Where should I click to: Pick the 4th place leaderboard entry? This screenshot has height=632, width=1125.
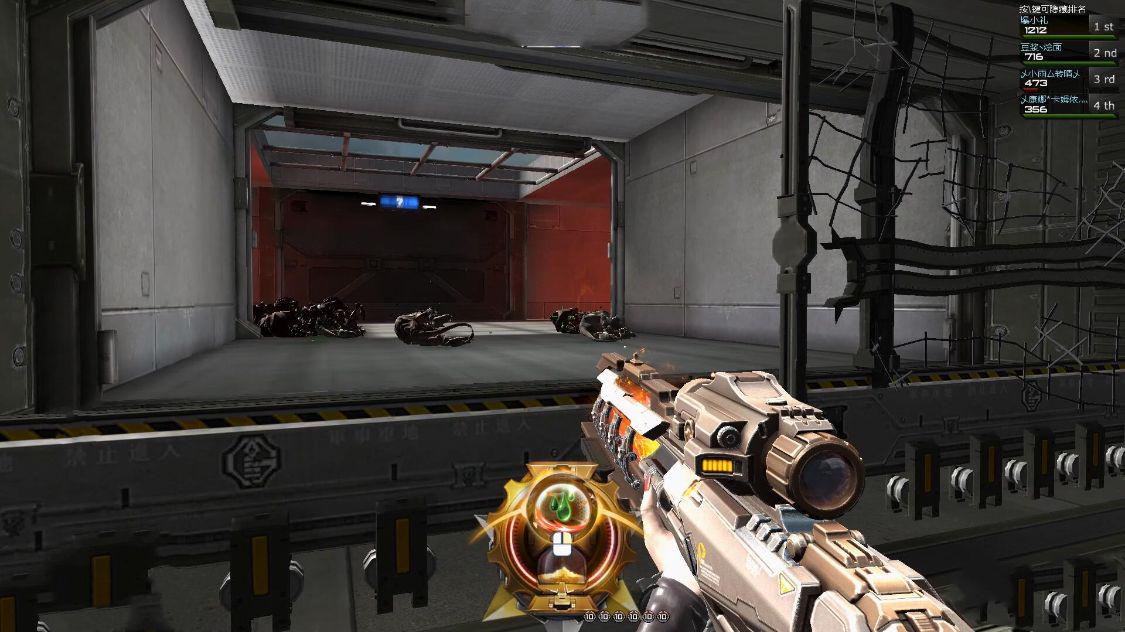tap(1068, 104)
